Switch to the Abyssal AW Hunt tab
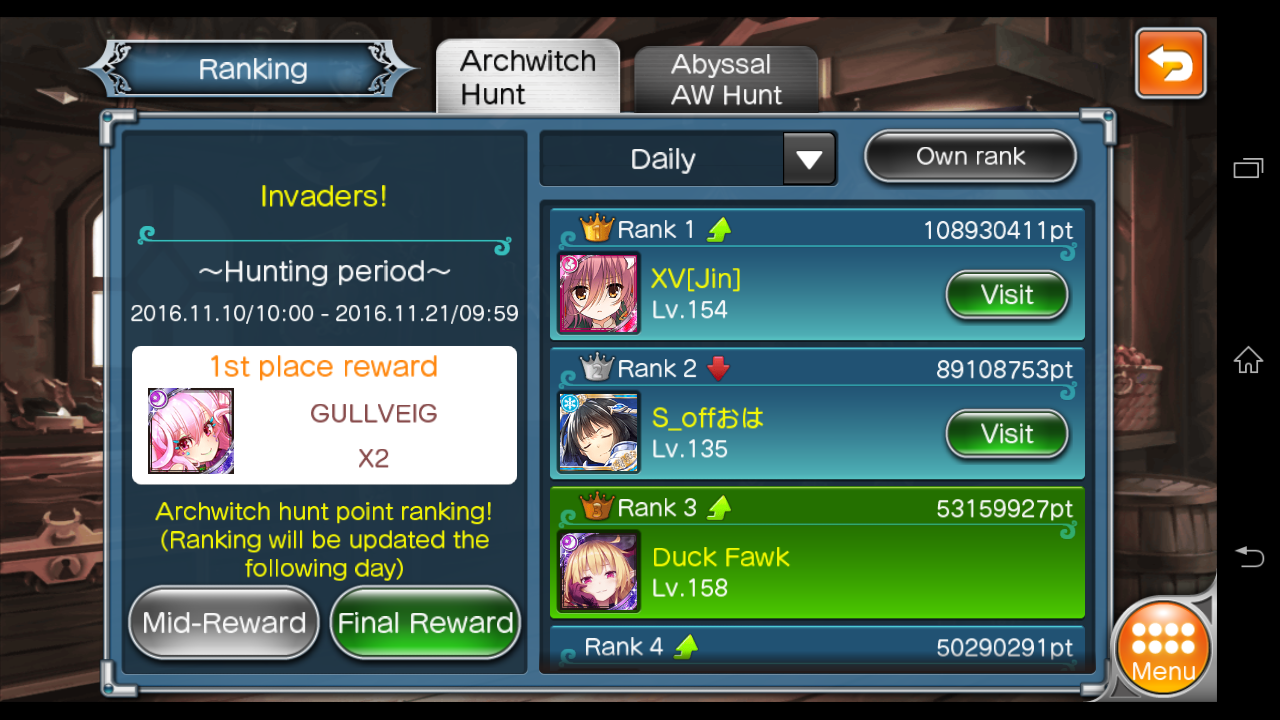The width and height of the screenshot is (1280, 720). 726,78
